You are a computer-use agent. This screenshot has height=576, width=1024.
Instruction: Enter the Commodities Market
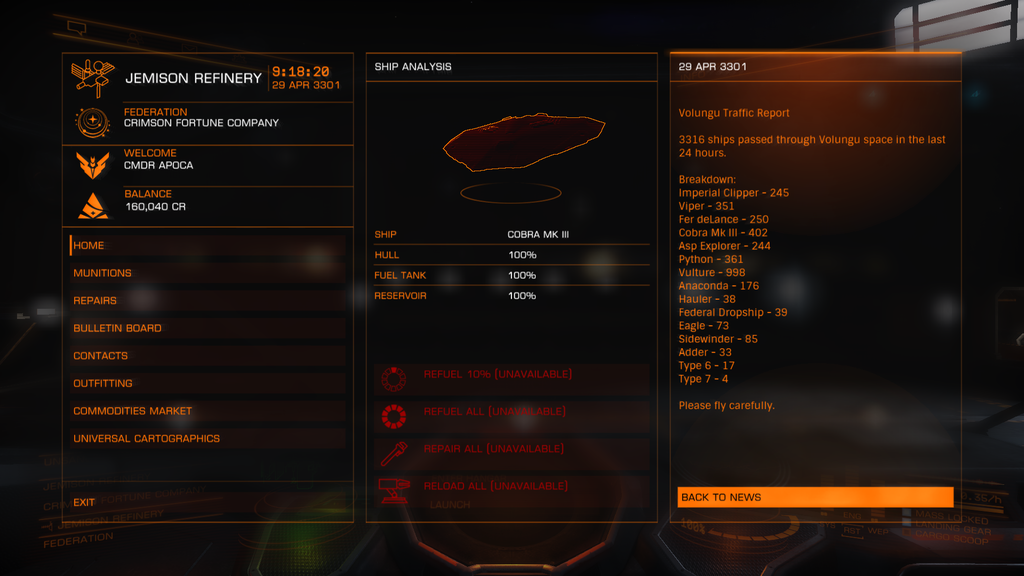coord(133,411)
